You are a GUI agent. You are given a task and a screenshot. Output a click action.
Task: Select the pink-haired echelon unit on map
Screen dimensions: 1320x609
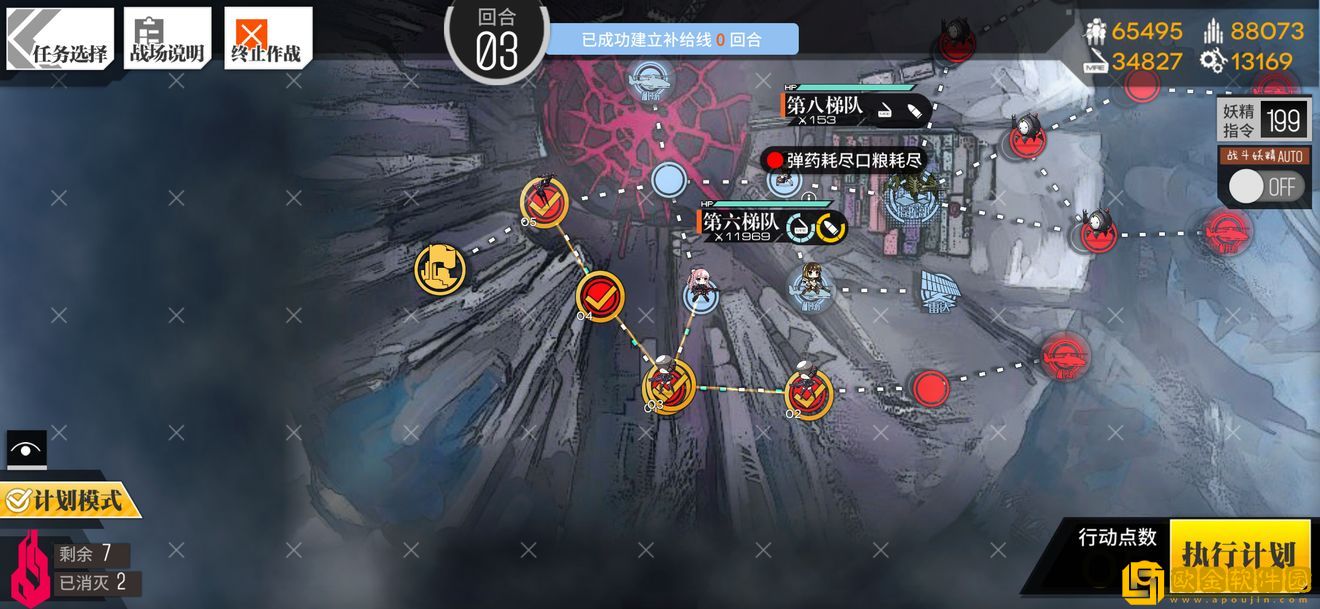point(699,288)
